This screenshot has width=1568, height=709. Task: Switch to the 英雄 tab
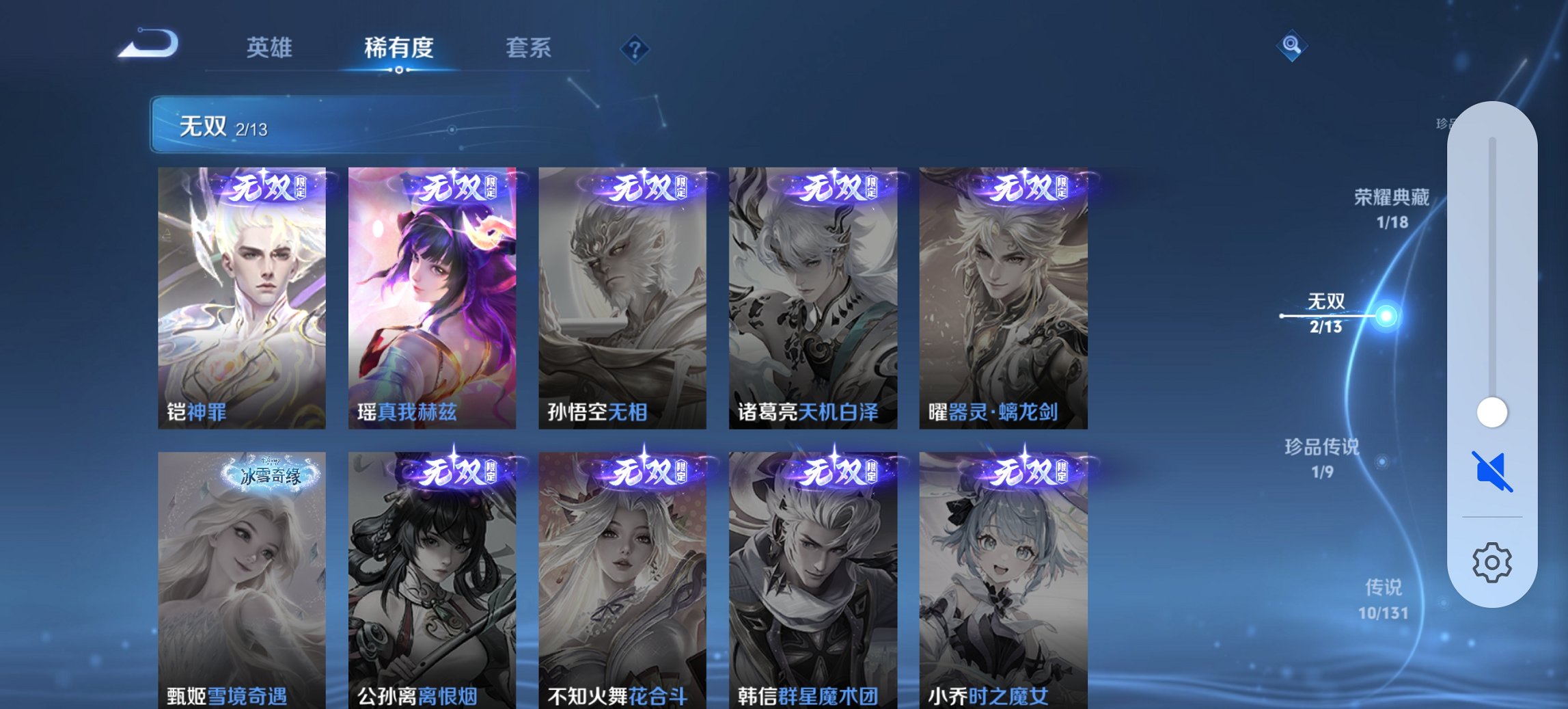(271, 48)
